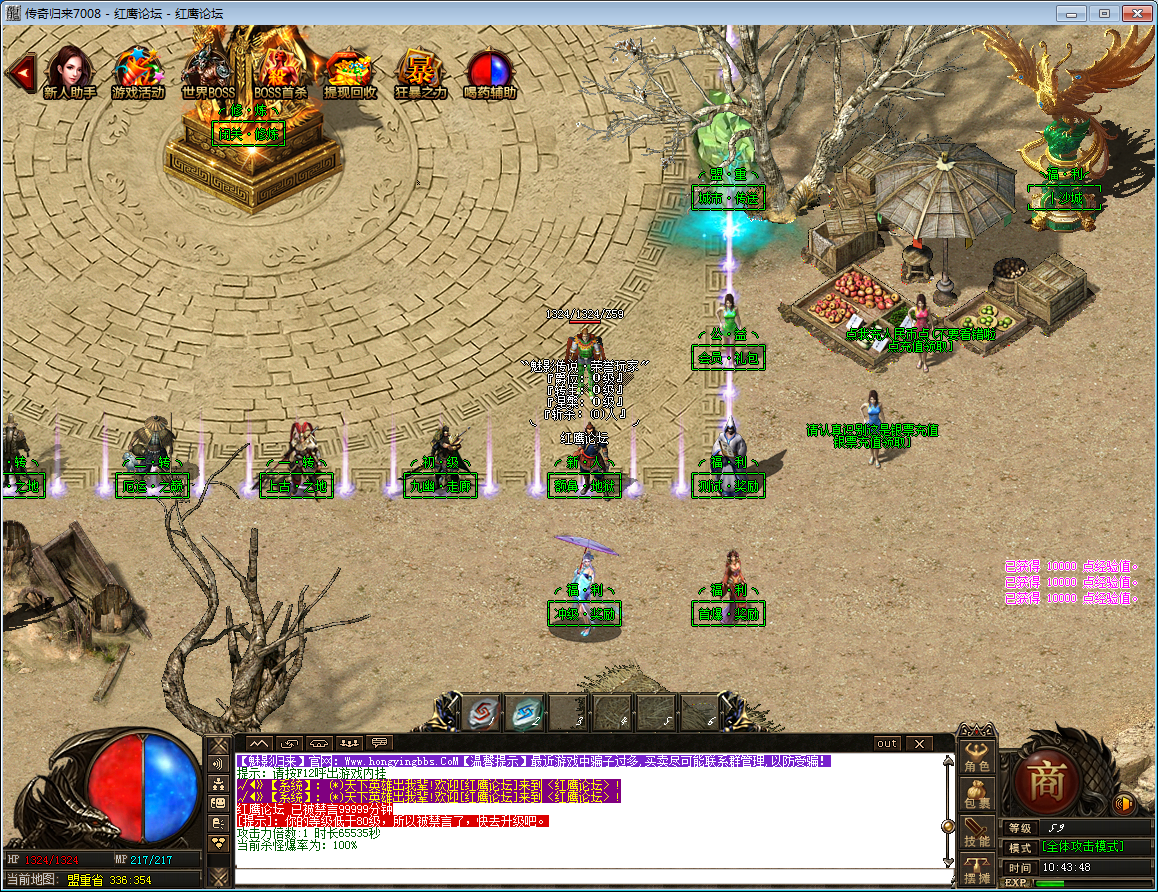The width and height of the screenshot is (1158, 892).
Task: Open the 摆摊 stall button
Action: 977,872
